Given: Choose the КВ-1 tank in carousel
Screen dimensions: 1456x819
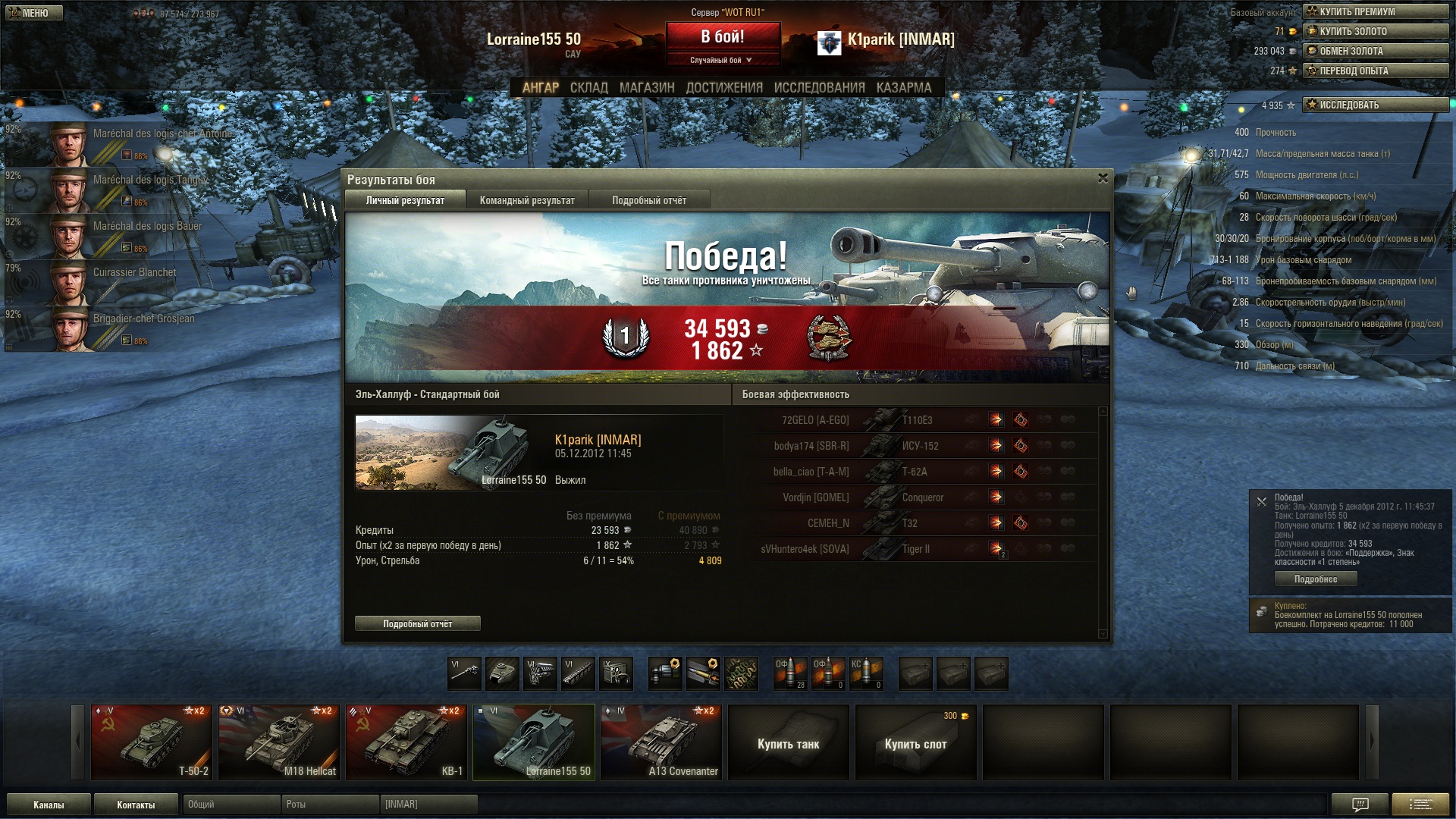Looking at the screenshot, I should 406,742.
